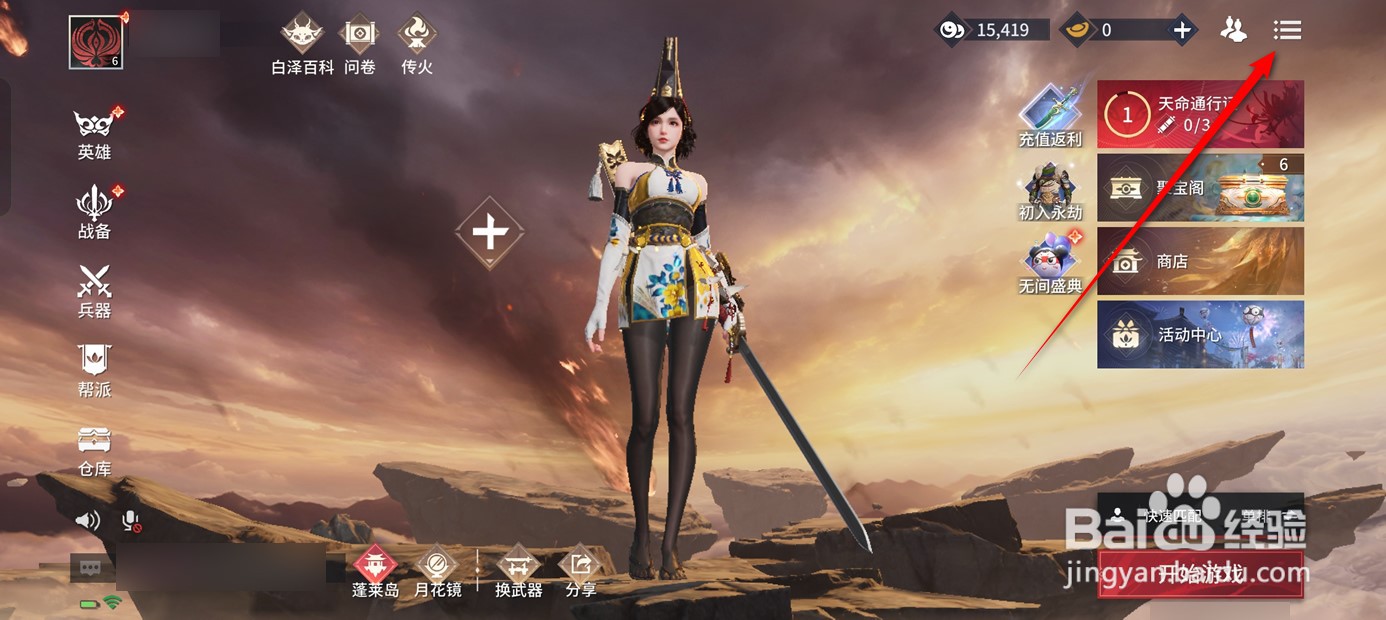Select the 兵器 weapons menu
Screen dimensions: 1386x620
[x=94, y=291]
